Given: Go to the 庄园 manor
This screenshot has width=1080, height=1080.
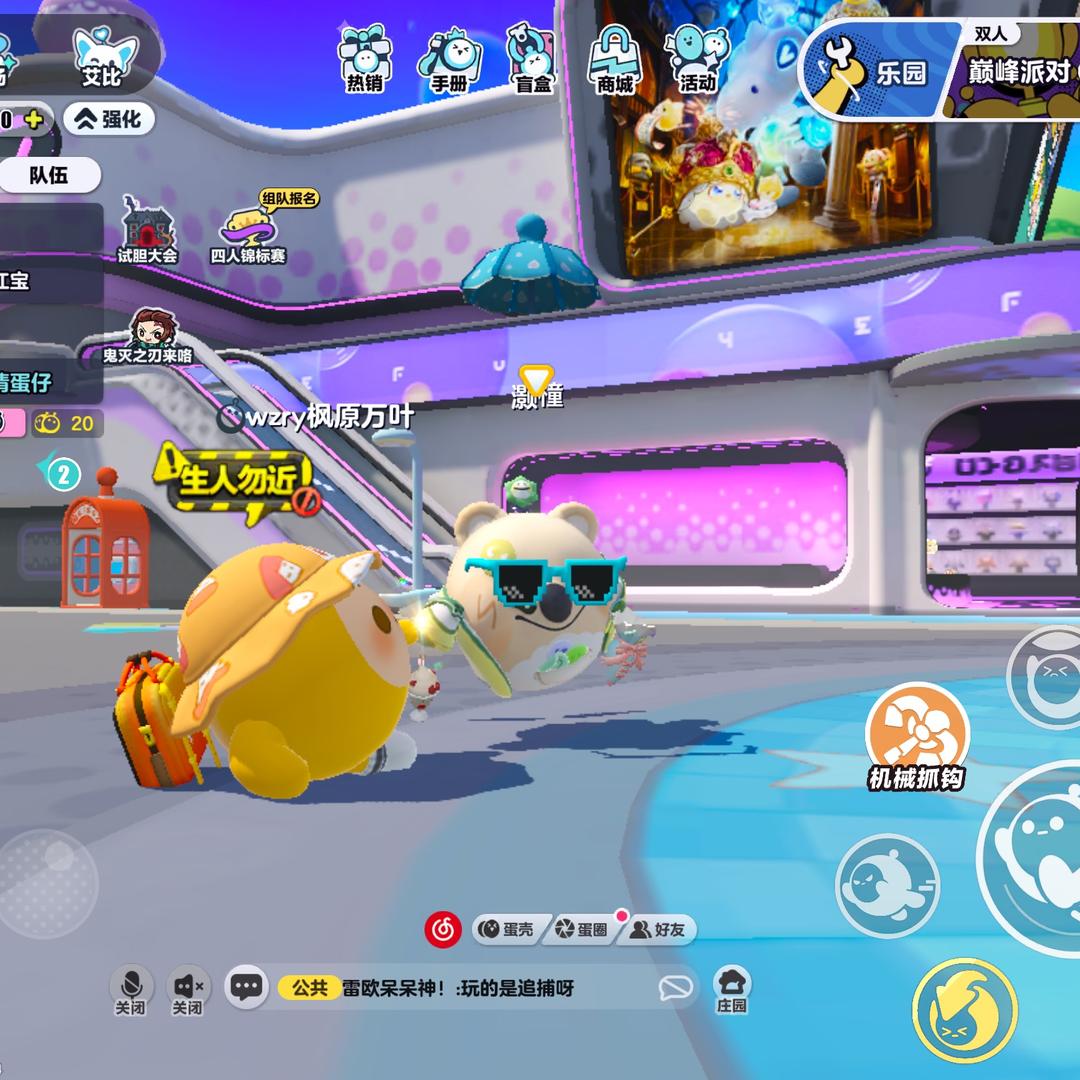Looking at the screenshot, I should (732, 989).
